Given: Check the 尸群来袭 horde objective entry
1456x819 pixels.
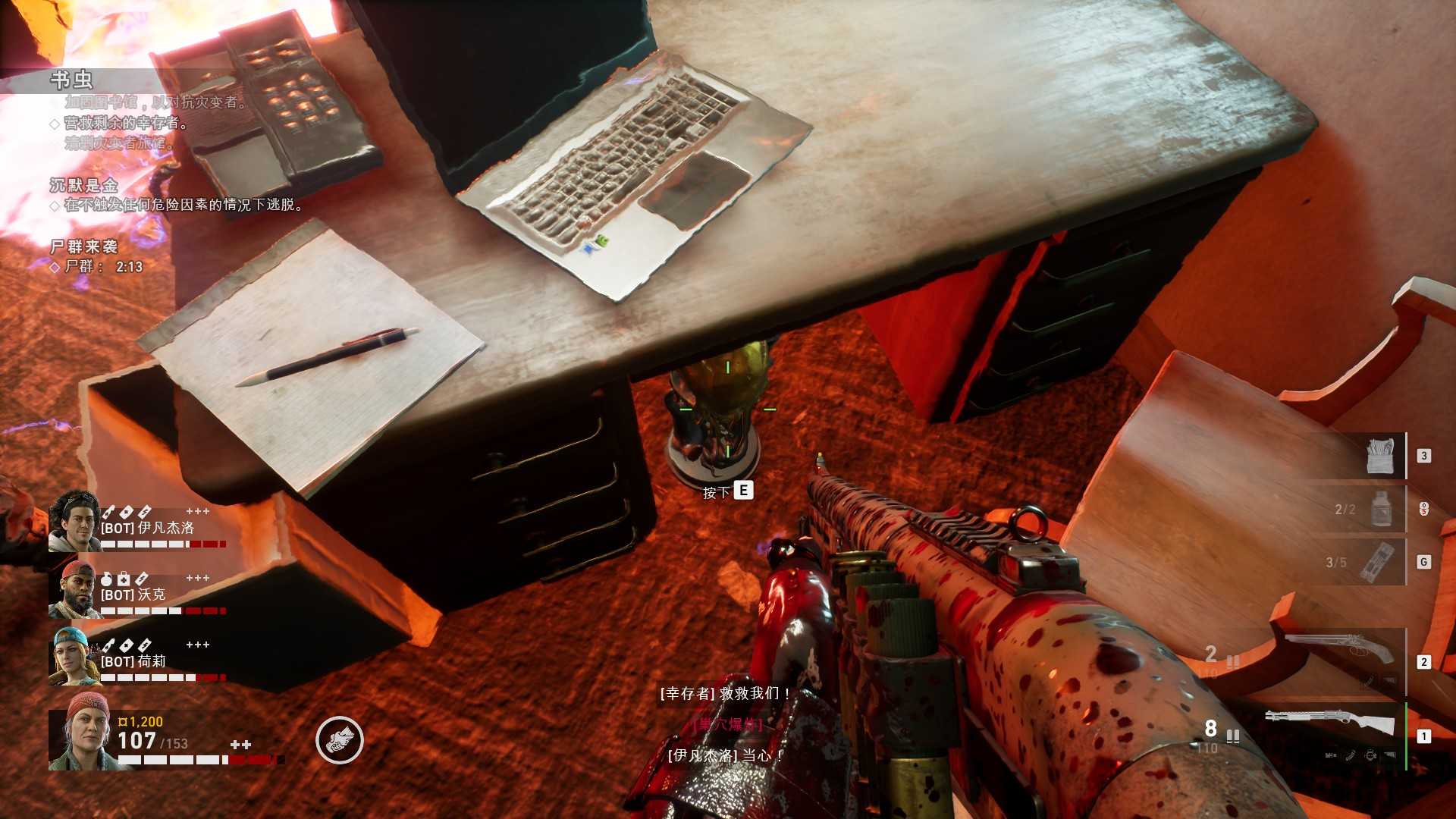Looking at the screenshot, I should pyautogui.click(x=84, y=247).
